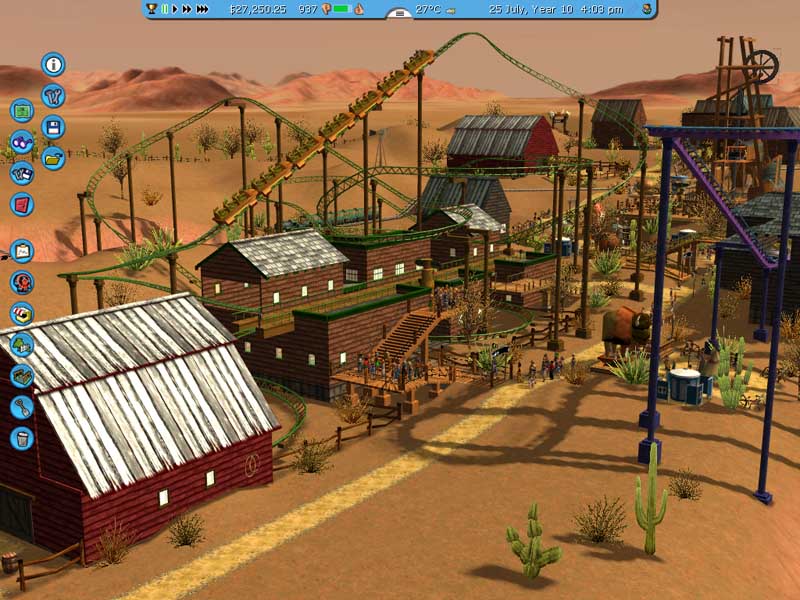Set the fastest speed with triple arrows

point(203,9)
